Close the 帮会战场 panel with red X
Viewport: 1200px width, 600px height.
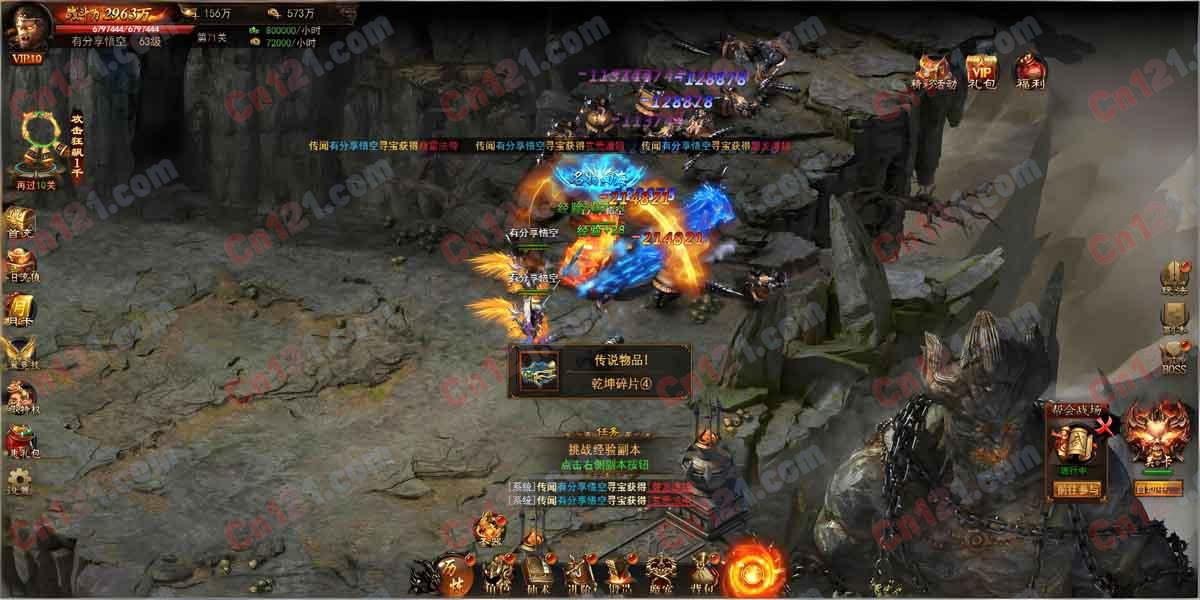(1104, 428)
